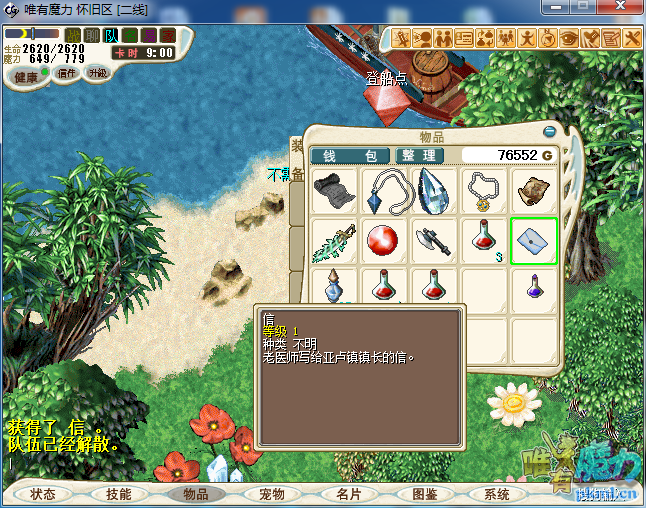Select the letter envelope item slot
Viewport: 646px width, 508px height.
[x=534, y=241]
